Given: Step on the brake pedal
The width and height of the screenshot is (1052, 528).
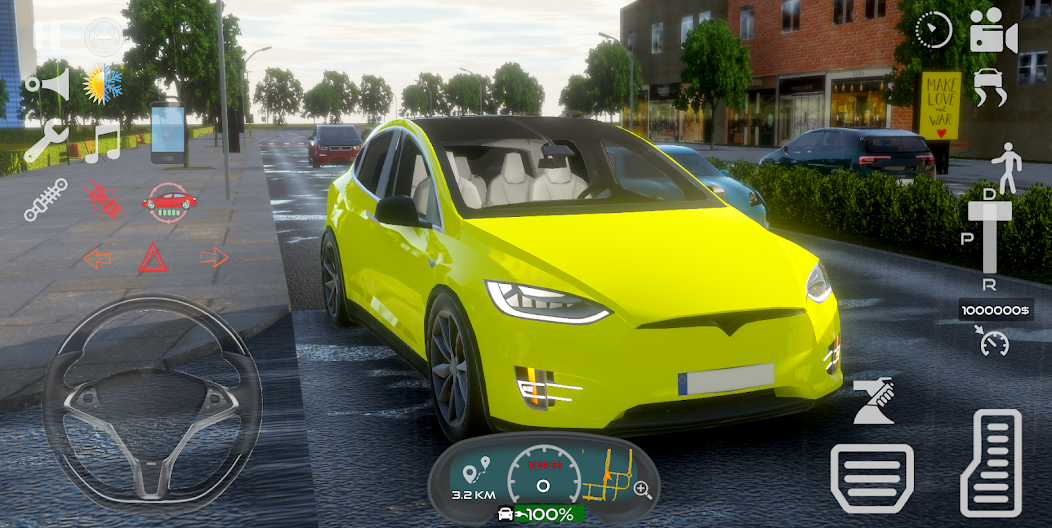Looking at the screenshot, I should tap(872, 478).
